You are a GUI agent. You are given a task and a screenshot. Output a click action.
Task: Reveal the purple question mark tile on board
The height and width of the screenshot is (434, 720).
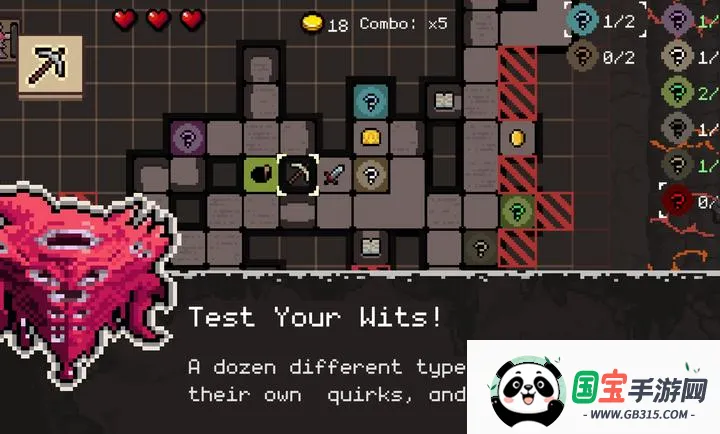click(x=187, y=136)
